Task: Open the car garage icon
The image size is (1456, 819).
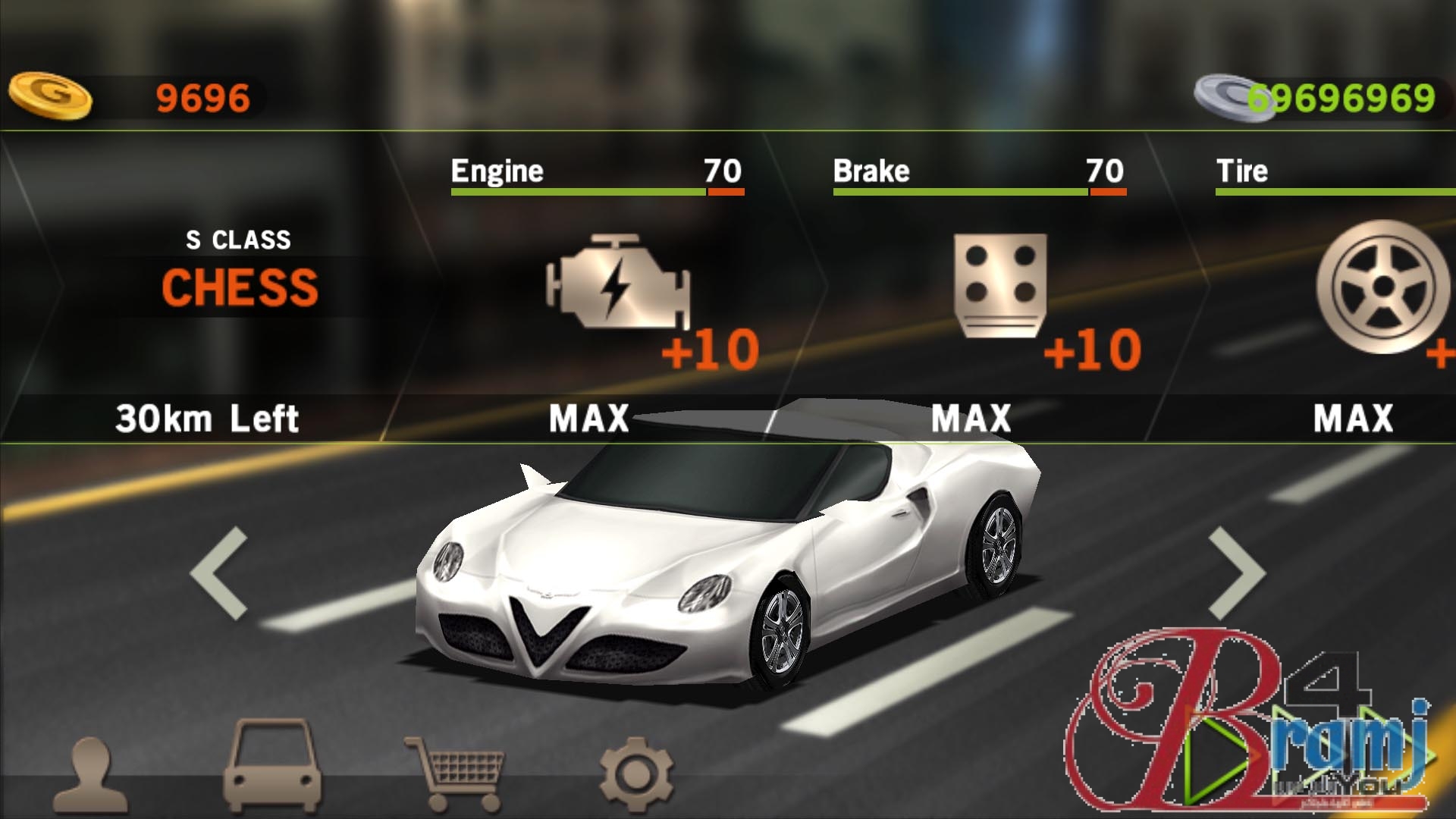Action: click(x=273, y=766)
